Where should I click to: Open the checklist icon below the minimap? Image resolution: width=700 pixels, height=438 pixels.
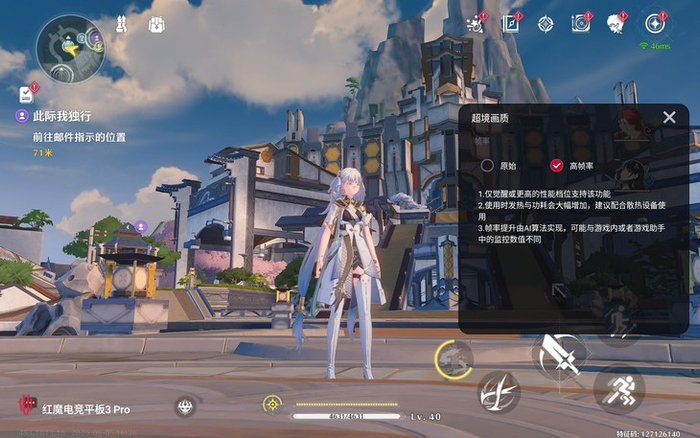(26, 96)
